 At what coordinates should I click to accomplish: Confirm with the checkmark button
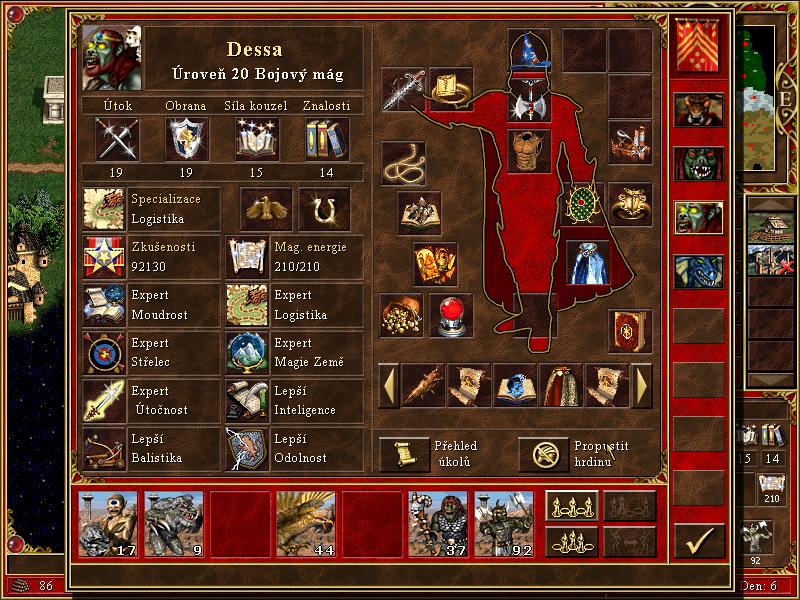[698, 541]
